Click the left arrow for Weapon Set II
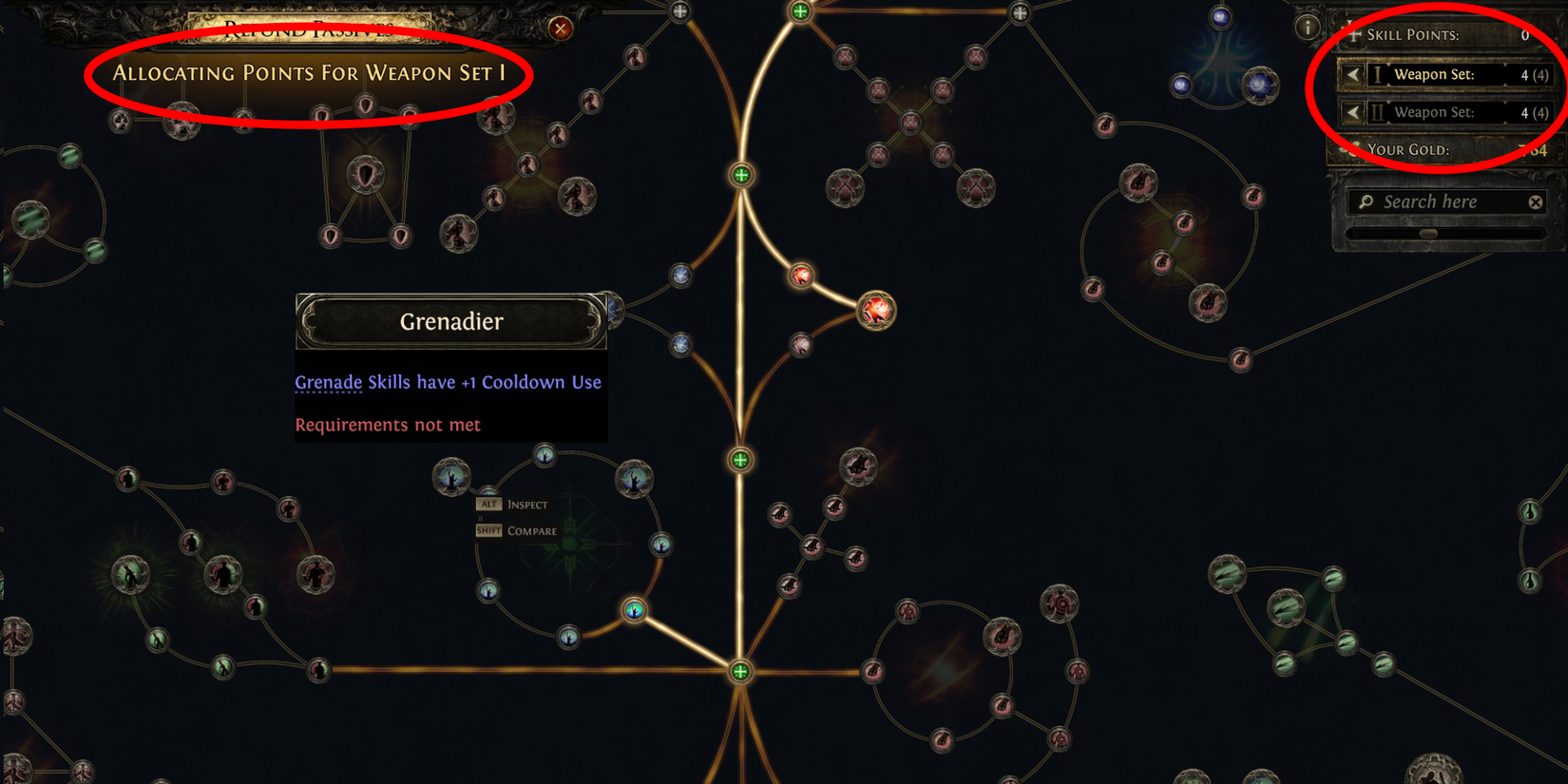The image size is (1568, 784). pos(1353,112)
